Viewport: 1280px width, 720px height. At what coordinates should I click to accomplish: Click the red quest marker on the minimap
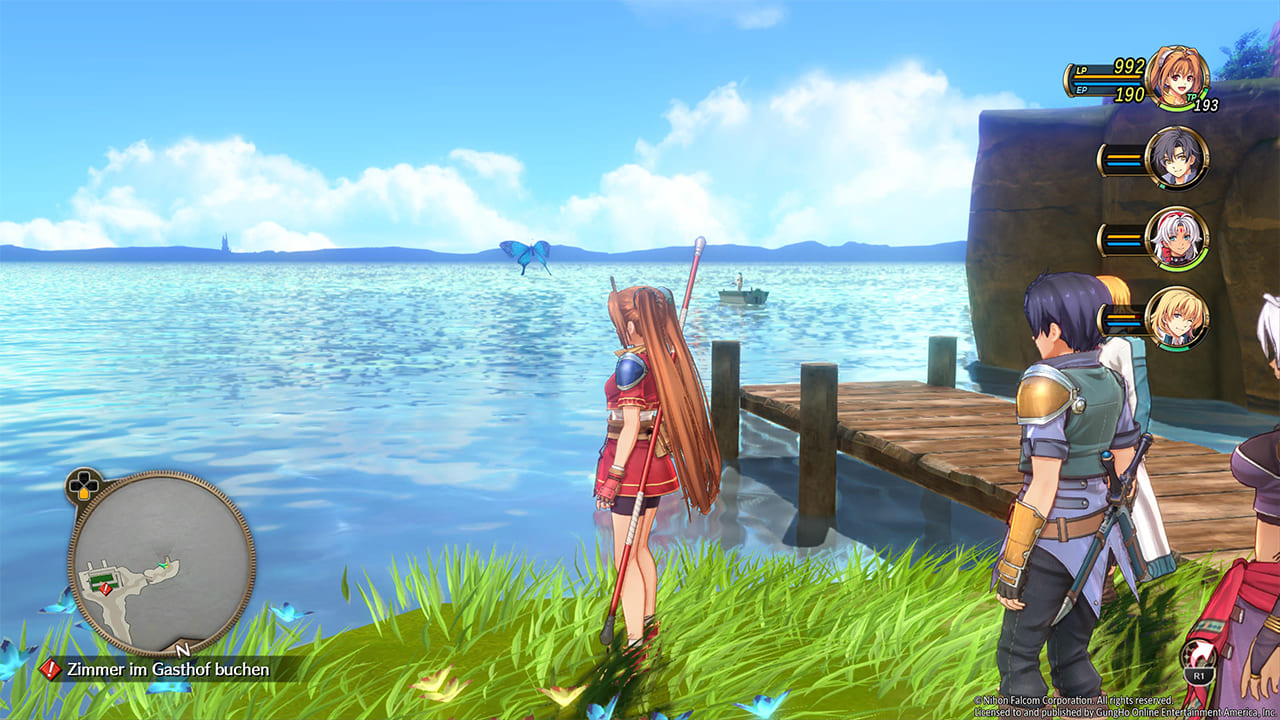coord(105,589)
